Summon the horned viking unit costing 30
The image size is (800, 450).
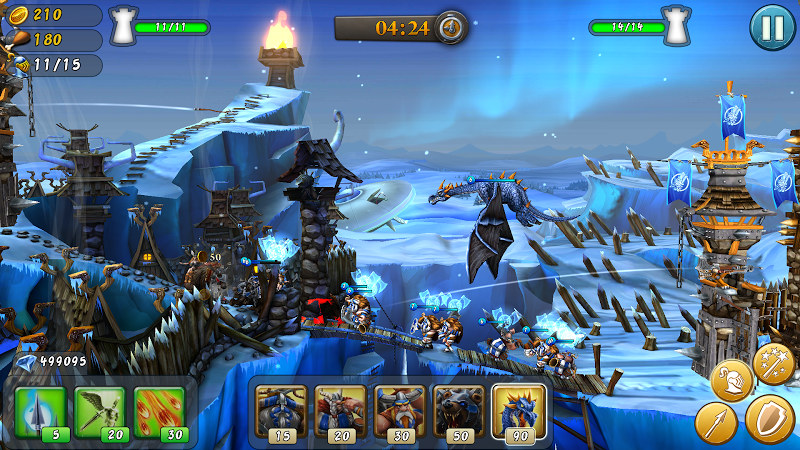[399, 410]
